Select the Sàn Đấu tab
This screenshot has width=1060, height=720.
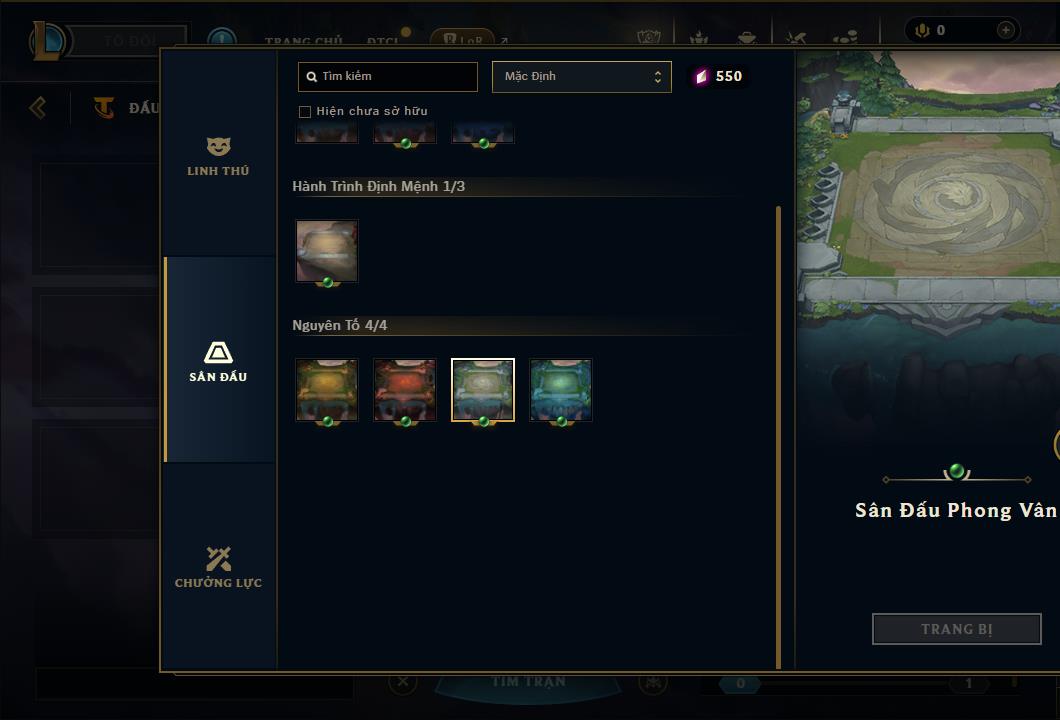[218, 361]
